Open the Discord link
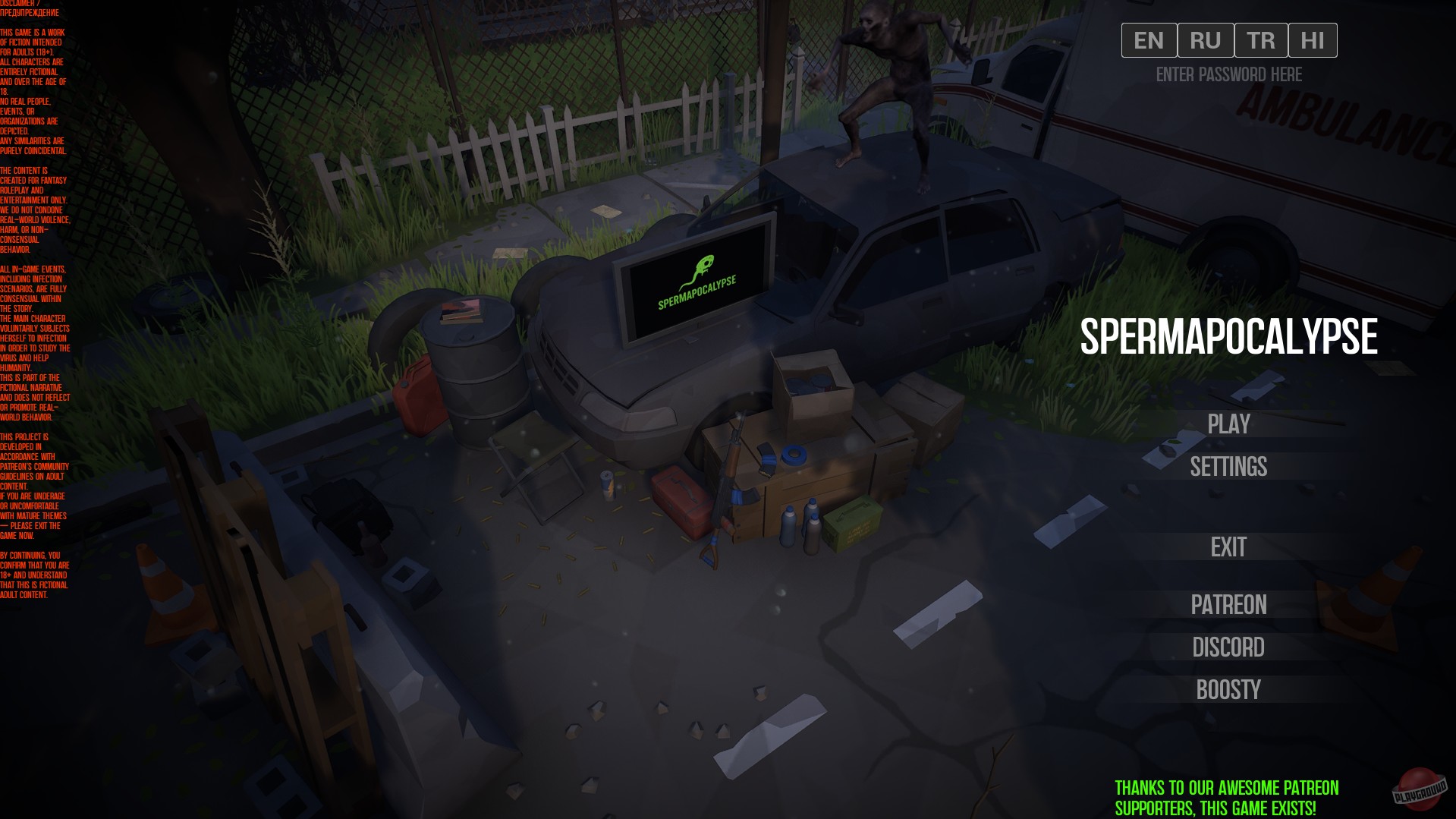The width and height of the screenshot is (1456, 819). 1228,647
